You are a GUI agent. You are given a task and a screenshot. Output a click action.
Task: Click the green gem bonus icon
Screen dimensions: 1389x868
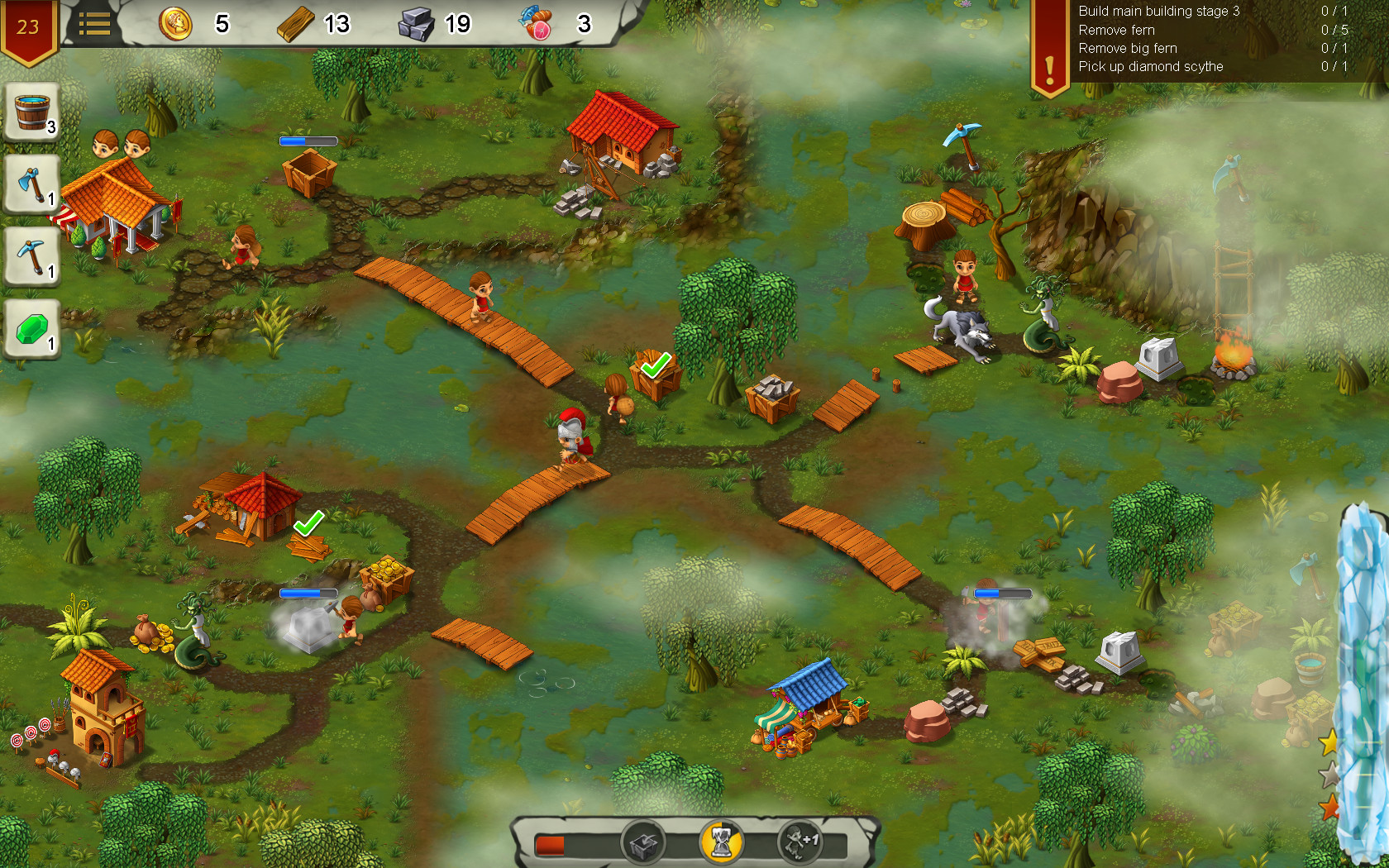point(31,329)
